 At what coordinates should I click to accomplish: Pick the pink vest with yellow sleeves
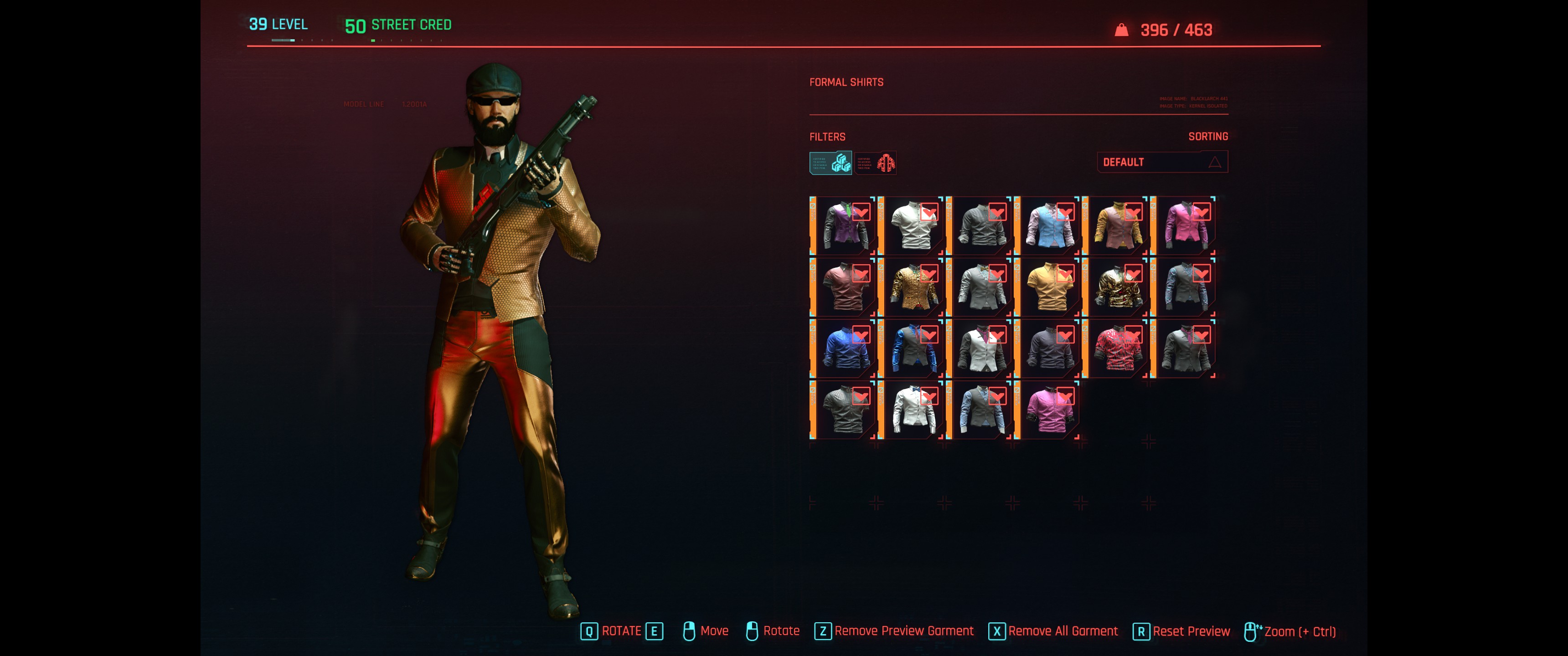click(x=1117, y=226)
